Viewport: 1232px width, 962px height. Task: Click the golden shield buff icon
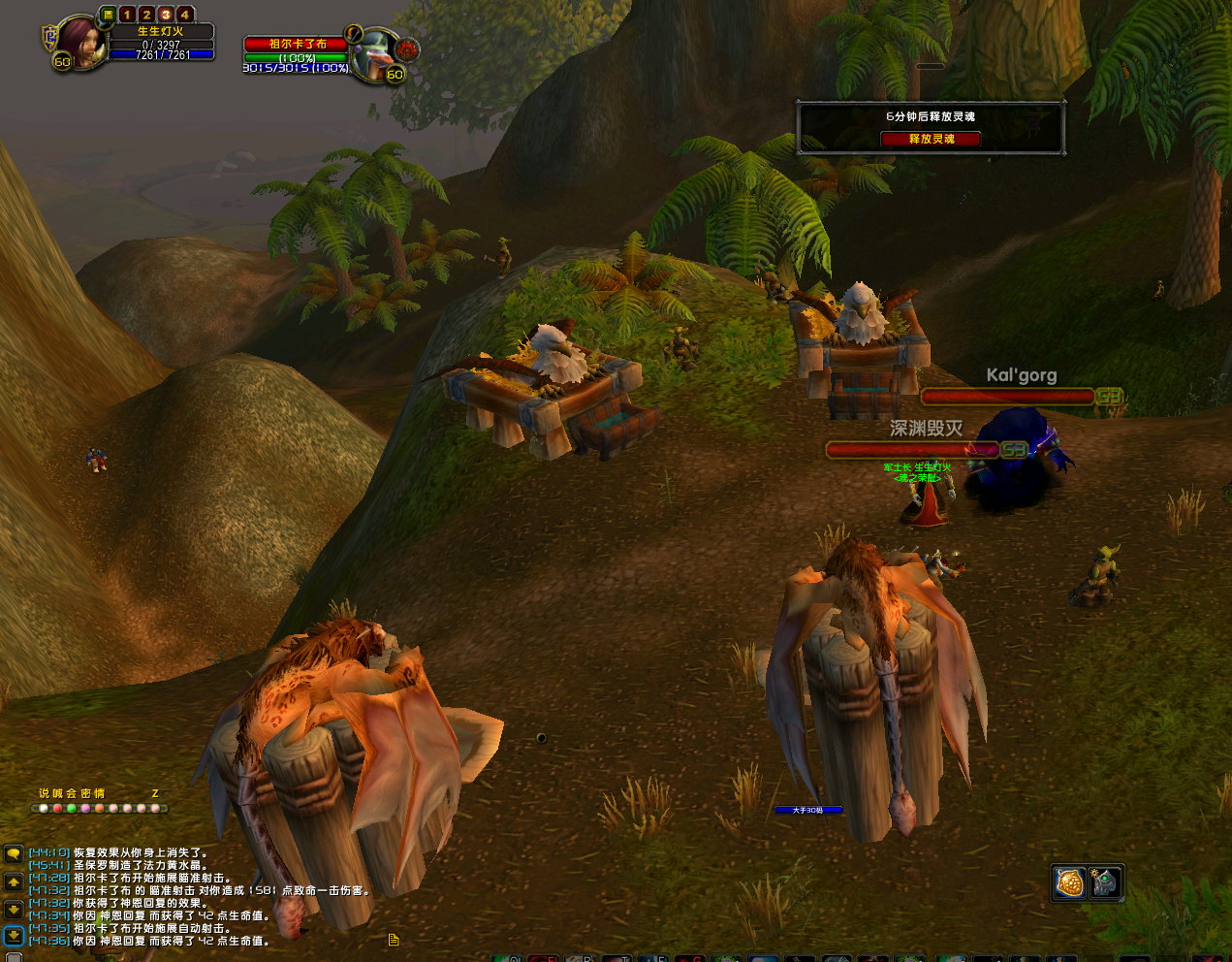[x=1070, y=883]
